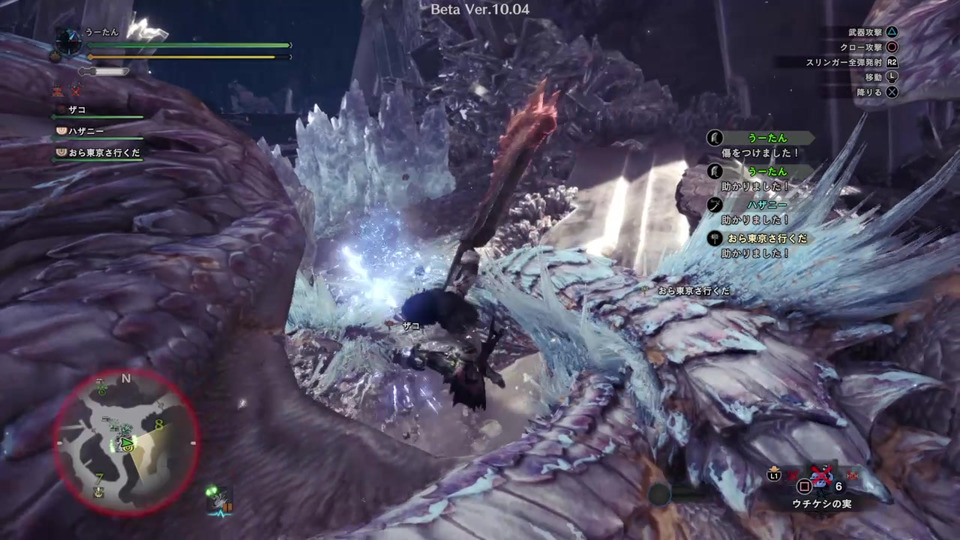
Task: Click the quest clock icon by うーたん
Action: coord(69,41)
